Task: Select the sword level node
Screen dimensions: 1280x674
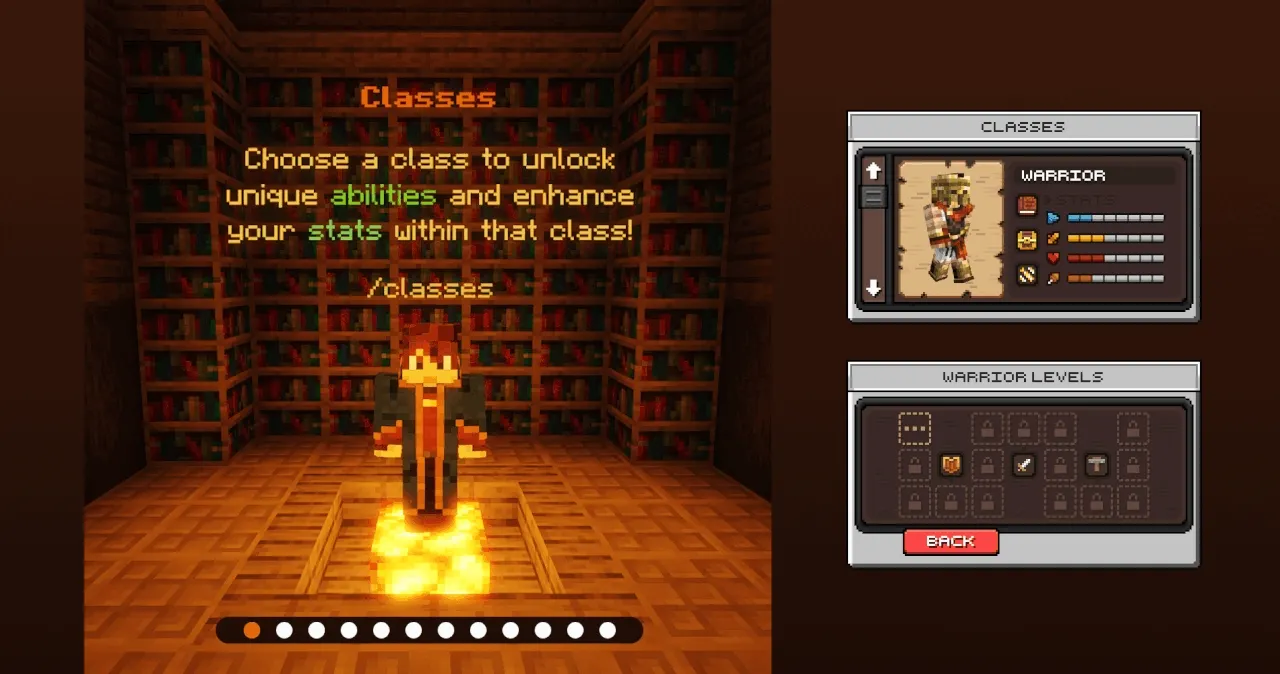Action: tap(1023, 465)
